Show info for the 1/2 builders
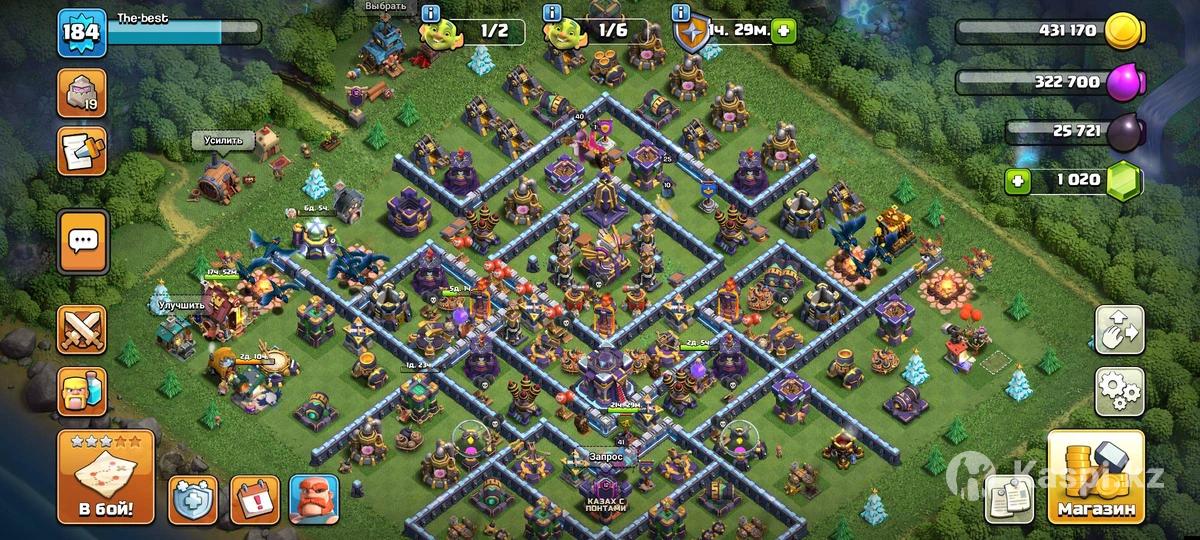The width and height of the screenshot is (1200, 540). pyautogui.click(x=431, y=13)
